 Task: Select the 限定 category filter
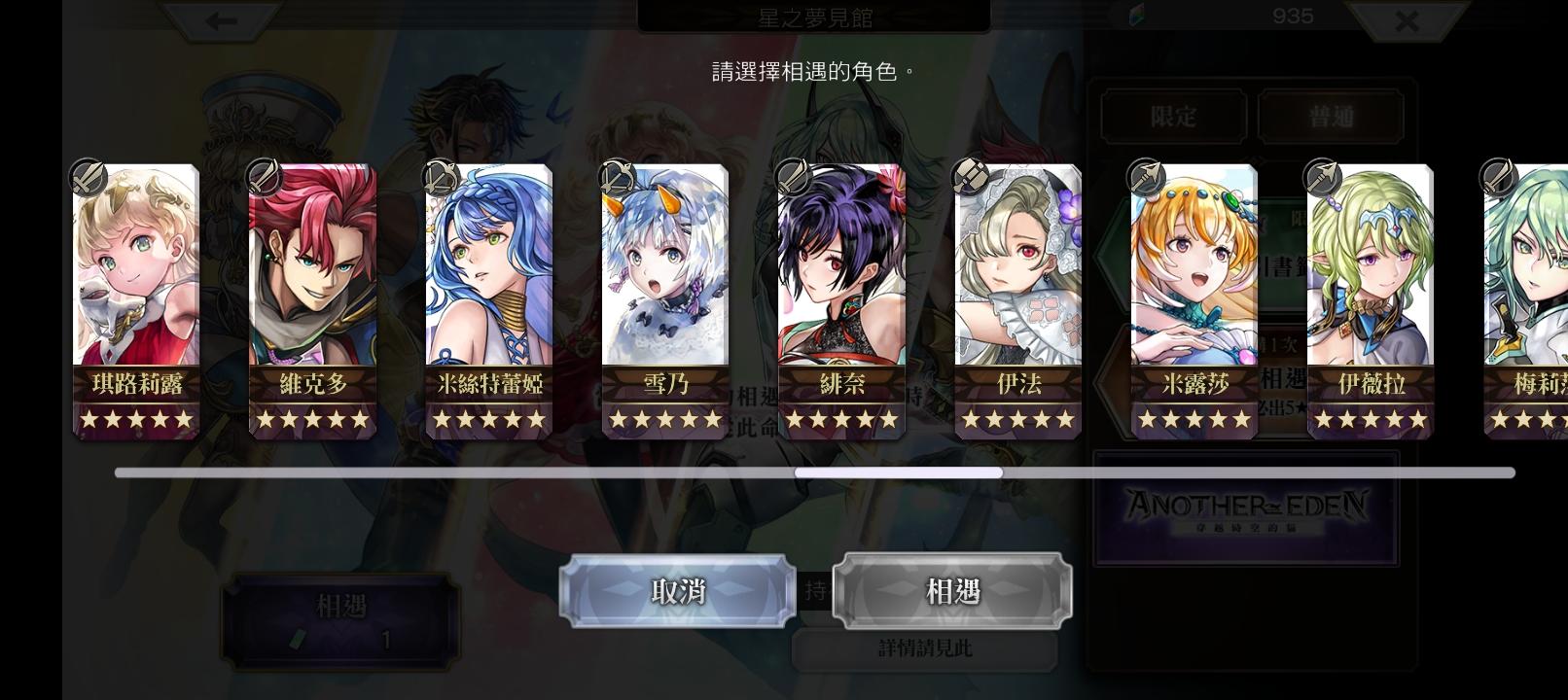[1172, 117]
